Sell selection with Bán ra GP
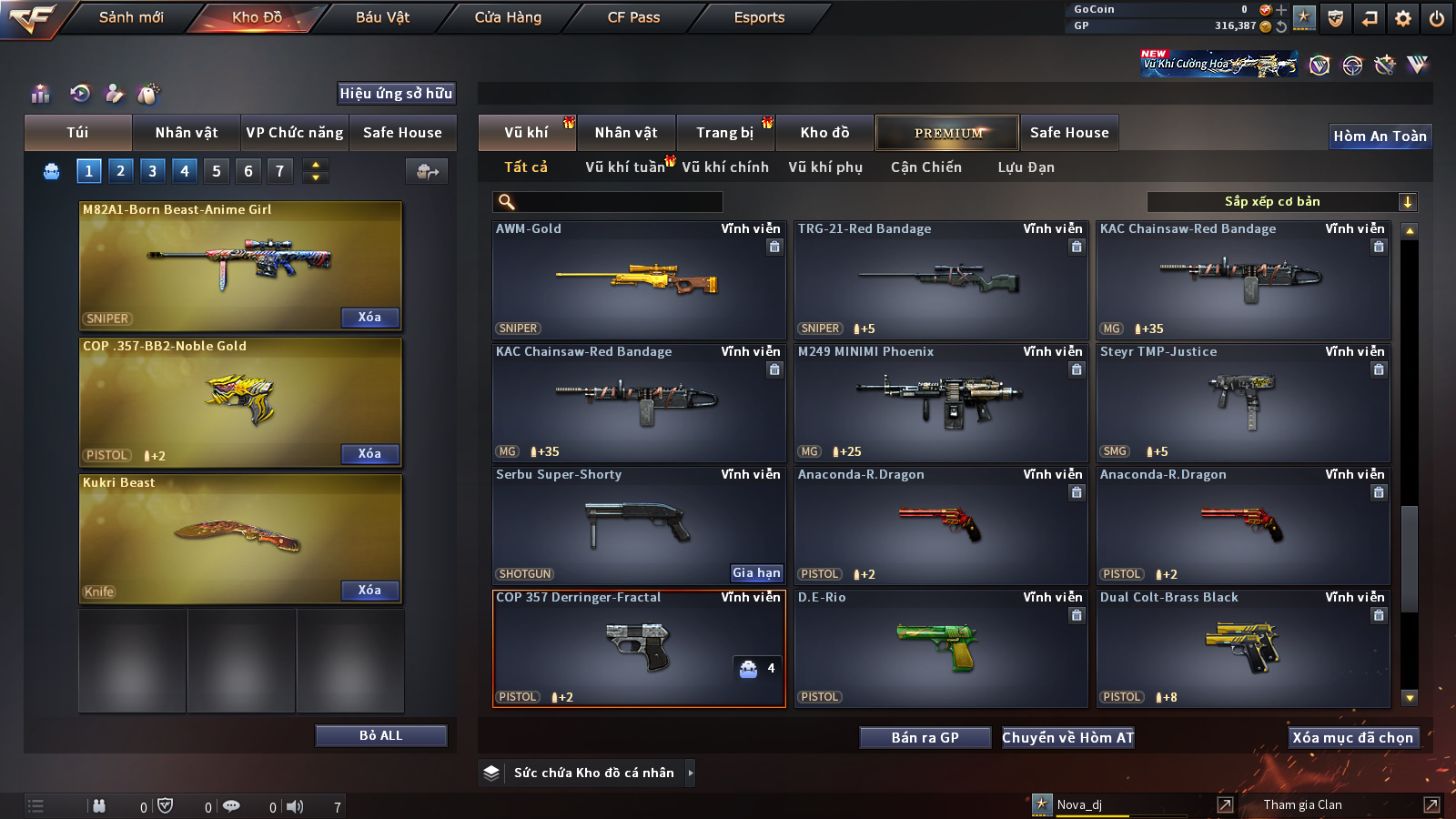1456x819 pixels. (925, 737)
